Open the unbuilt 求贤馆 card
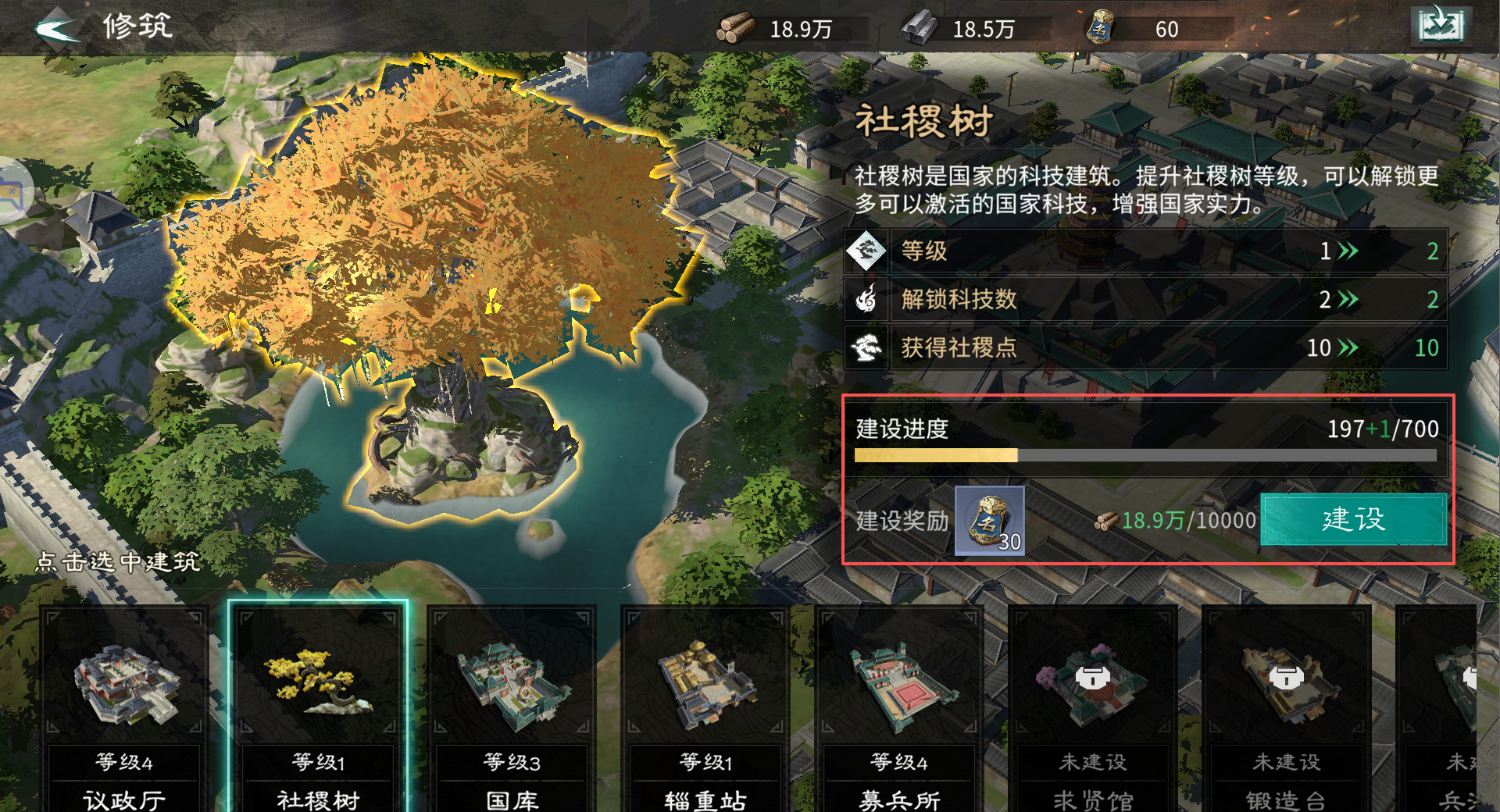Screen dimensions: 1500x812 1094,695
